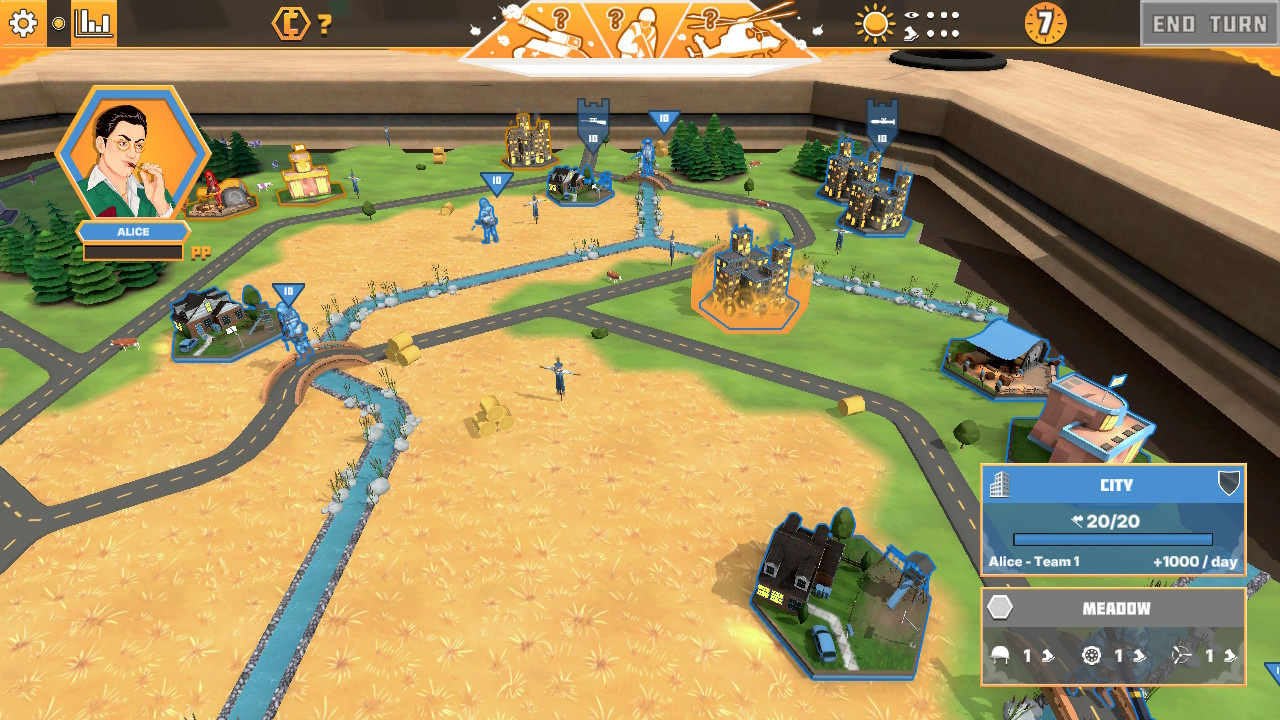Open the settings gear
This screenshot has width=1280, height=720.
[x=22, y=24]
